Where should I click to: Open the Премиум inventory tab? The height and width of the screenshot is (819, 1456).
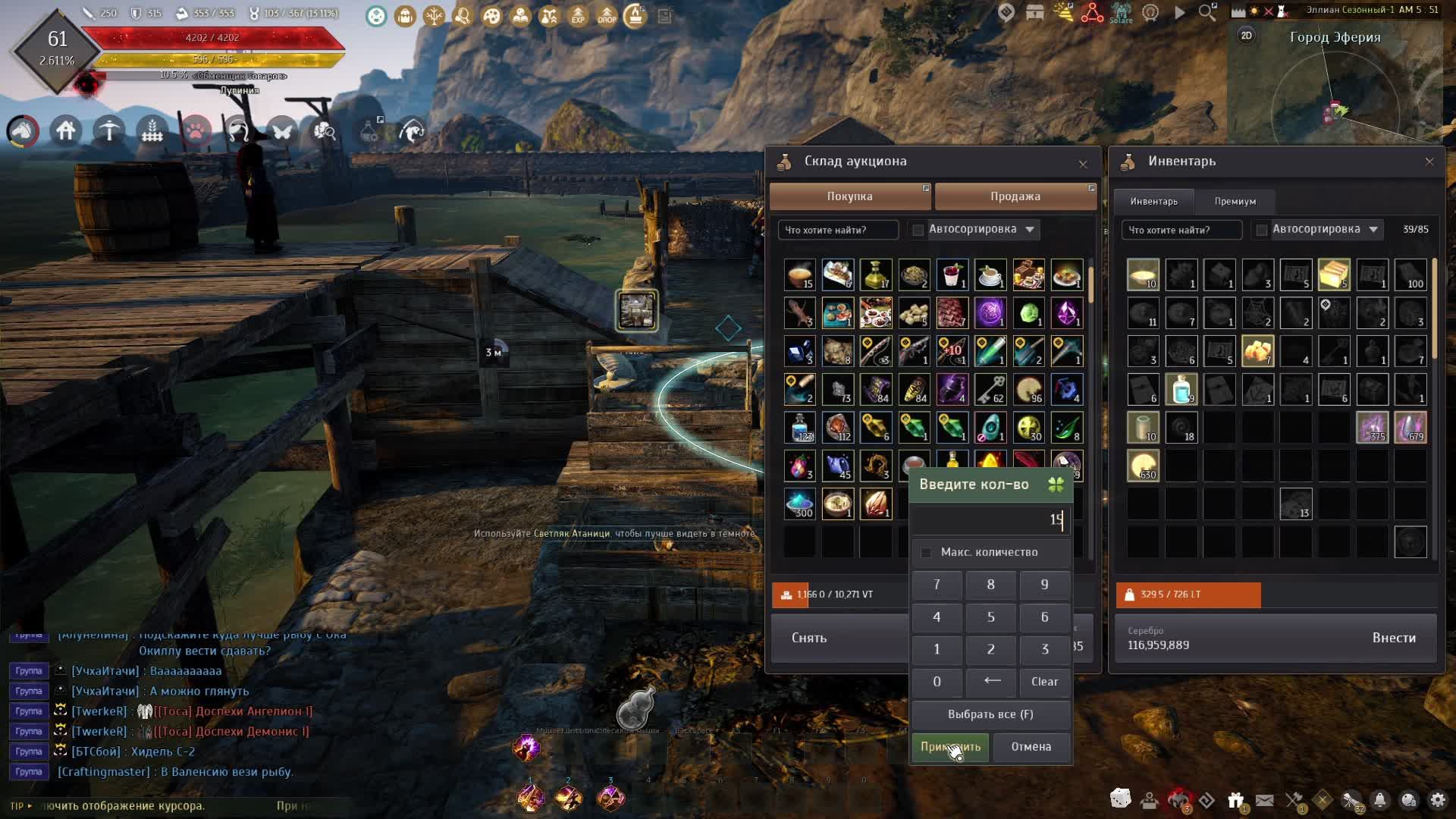pos(1235,202)
